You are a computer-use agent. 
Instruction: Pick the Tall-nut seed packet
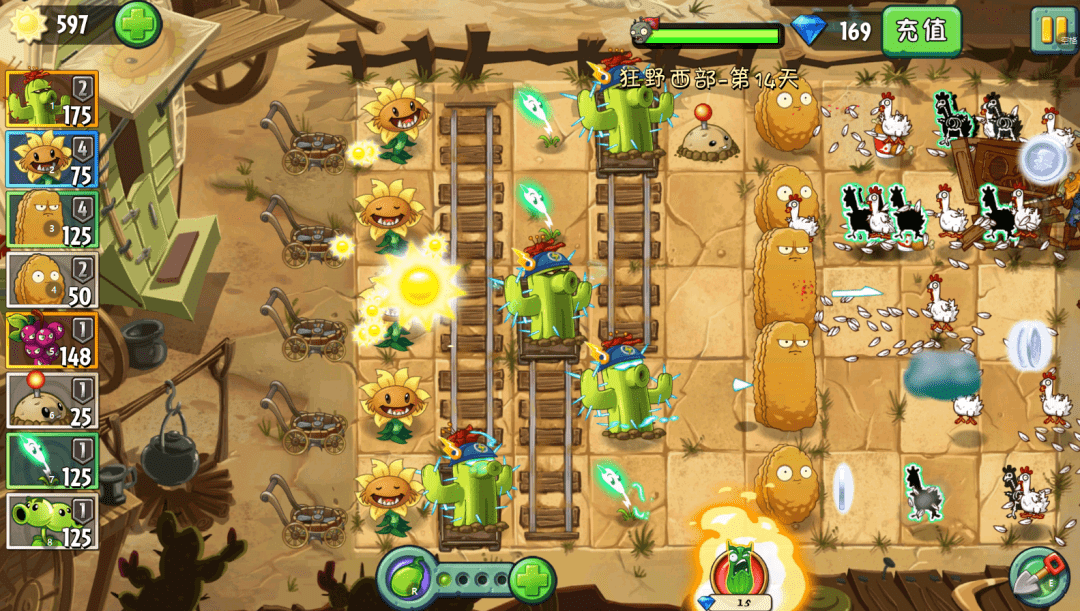[x=52, y=219]
